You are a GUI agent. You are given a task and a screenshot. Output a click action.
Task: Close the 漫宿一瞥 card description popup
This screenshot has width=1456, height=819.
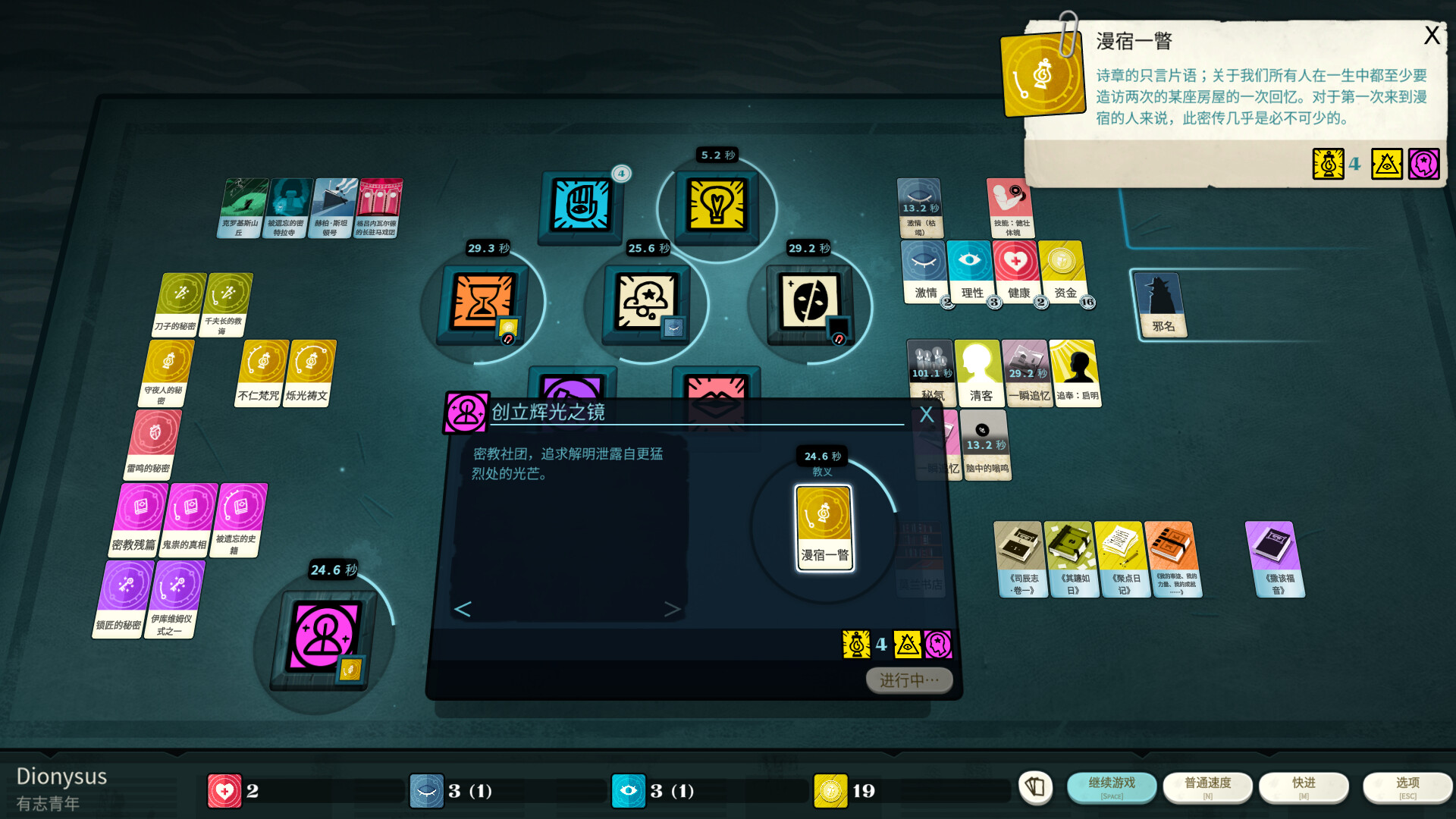(x=1431, y=36)
